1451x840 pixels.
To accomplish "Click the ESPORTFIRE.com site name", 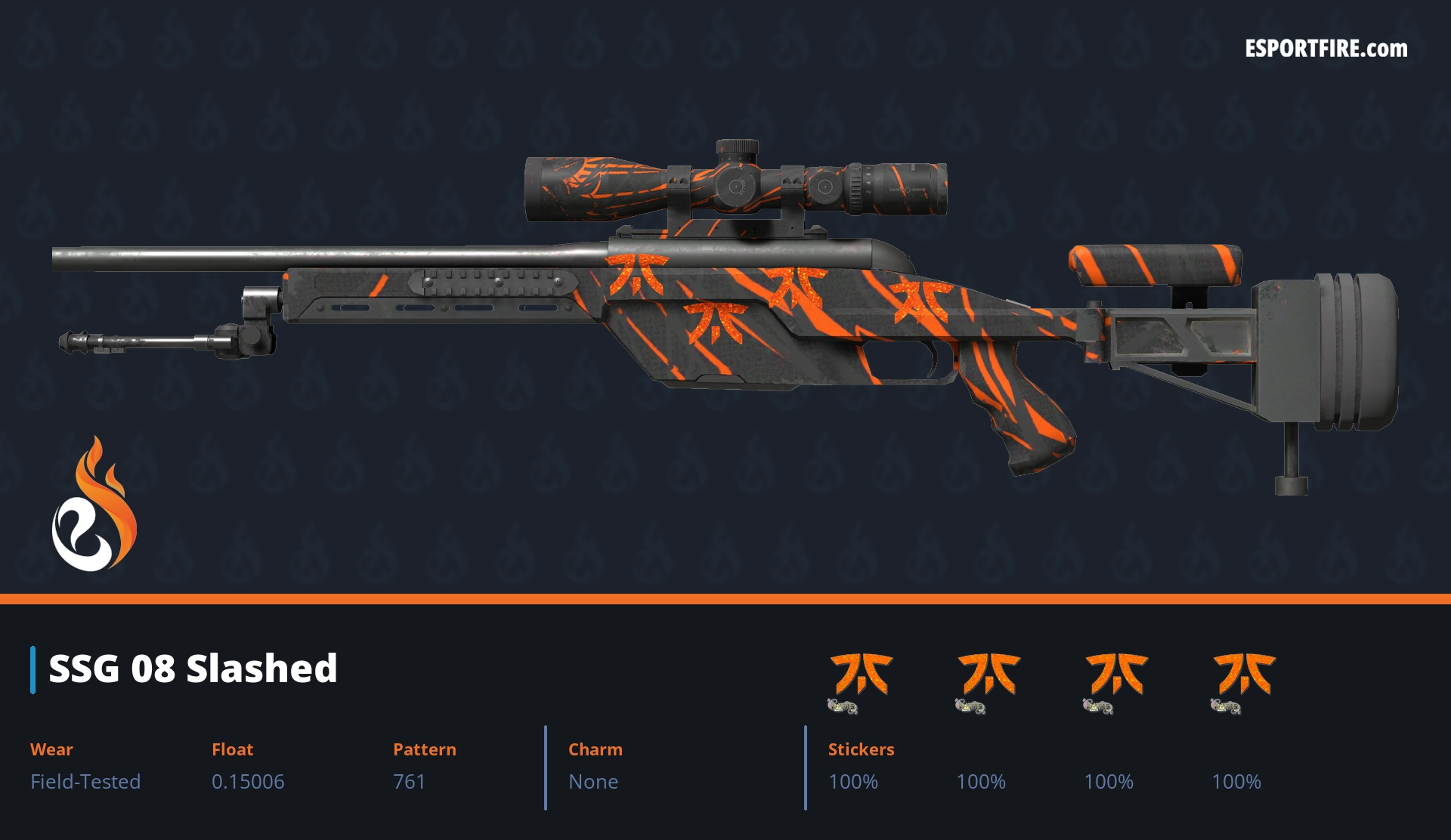I will [1326, 49].
